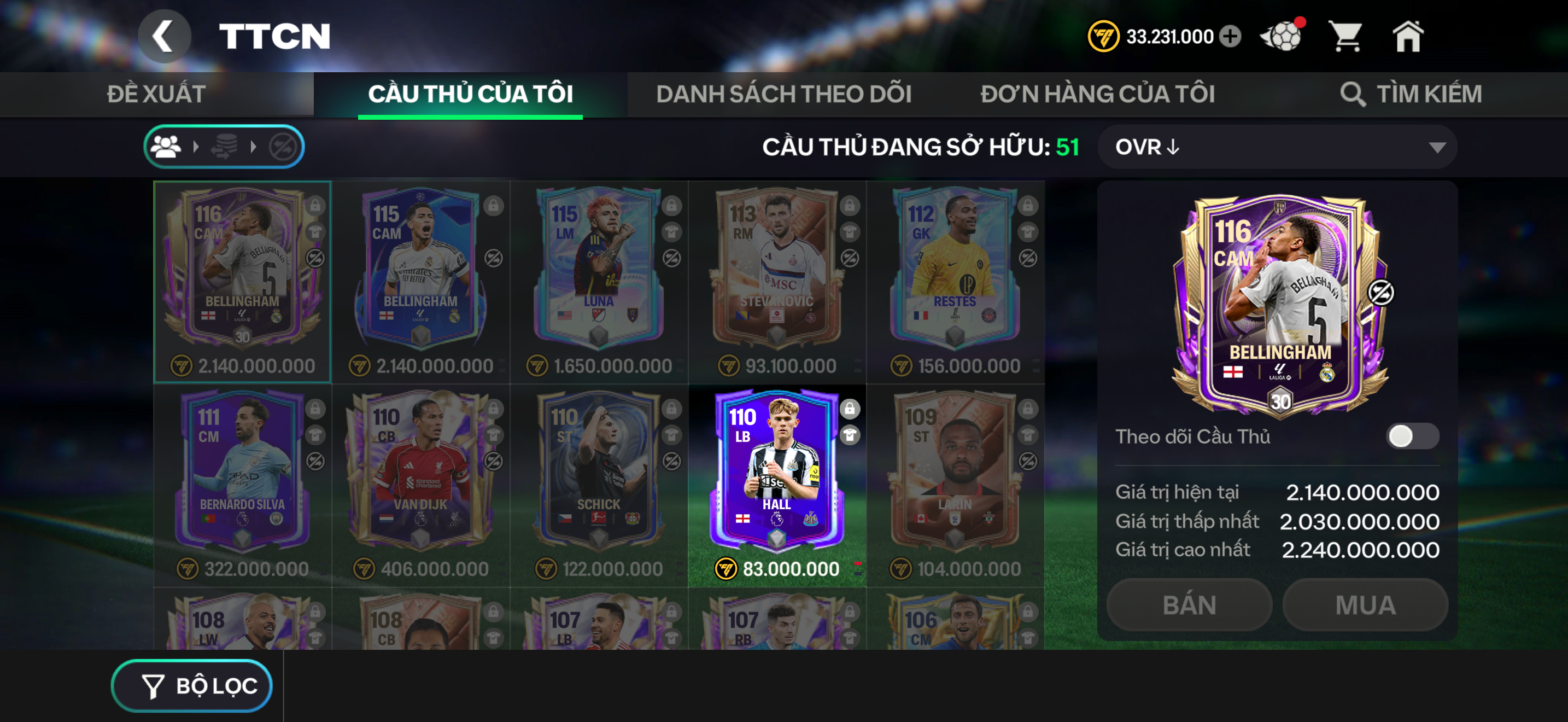Open the OVR sorting dropdown
The image size is (1568, 722).
(1278, 146)
